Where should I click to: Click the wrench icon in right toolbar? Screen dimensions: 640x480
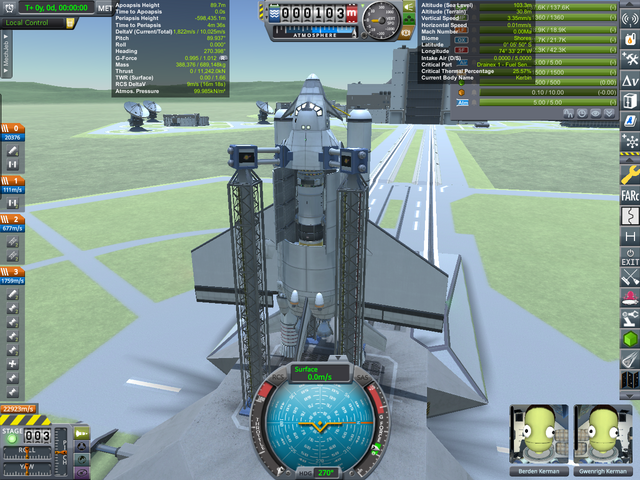(x=630, y=173)
